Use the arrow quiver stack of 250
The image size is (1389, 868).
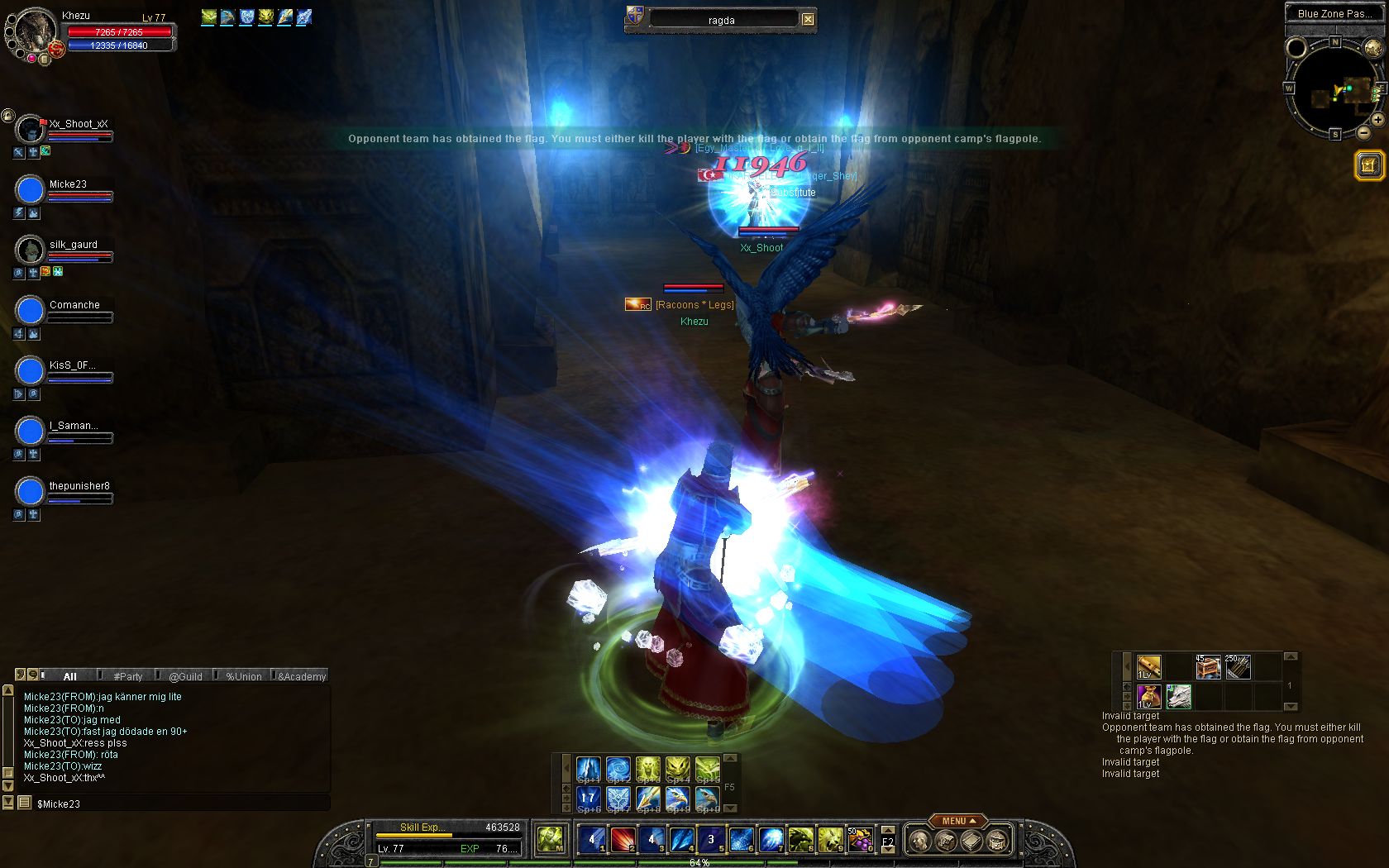tap(1238, 666)
